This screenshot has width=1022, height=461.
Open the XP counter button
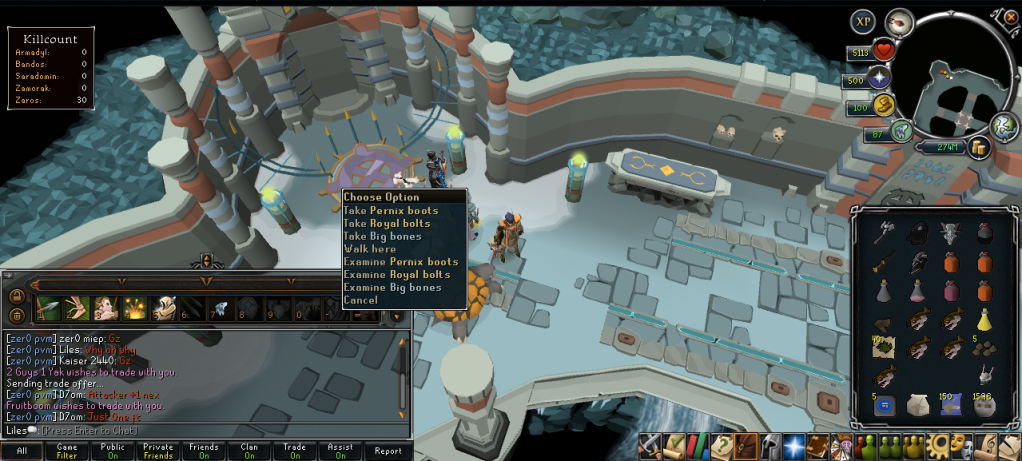(863, 21)
